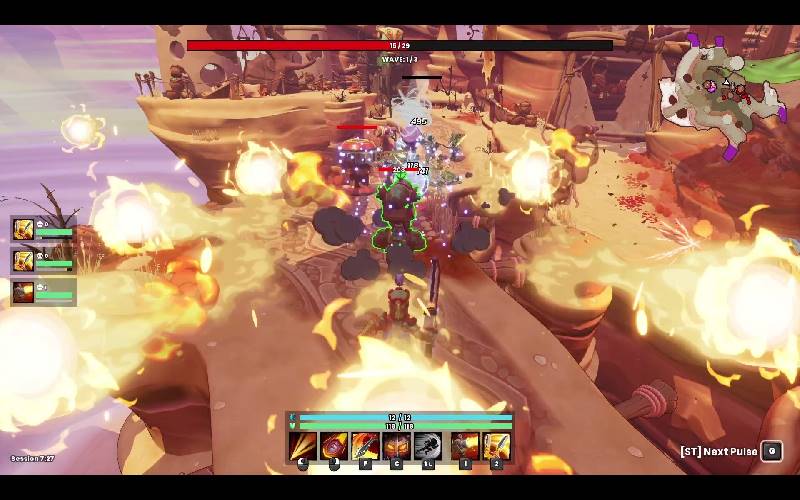Select the flamethrower party member portrait
This screenshot has width=800, height=500.
(x=23, y=292)
